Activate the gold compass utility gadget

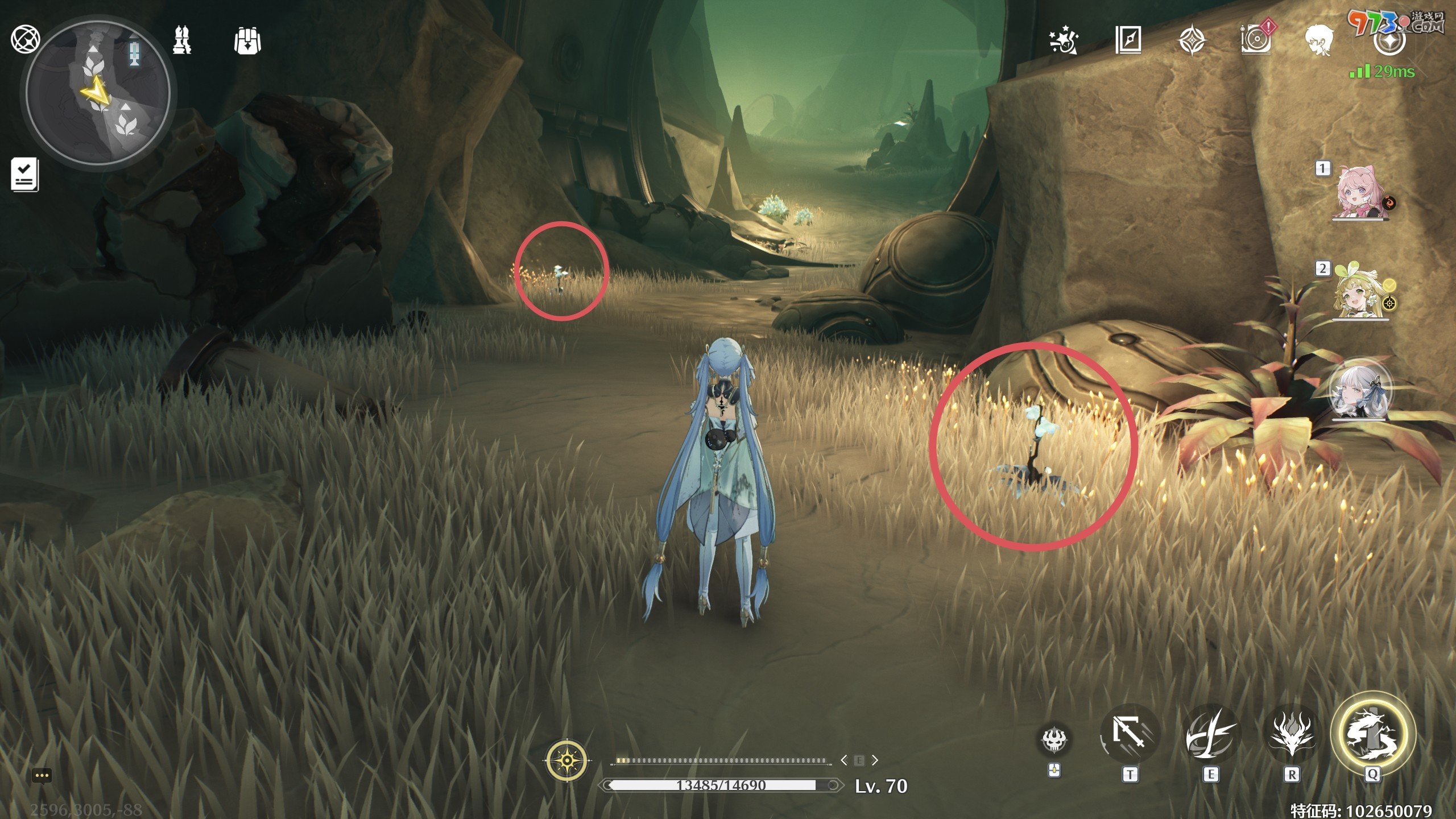[x=566, y=760]
